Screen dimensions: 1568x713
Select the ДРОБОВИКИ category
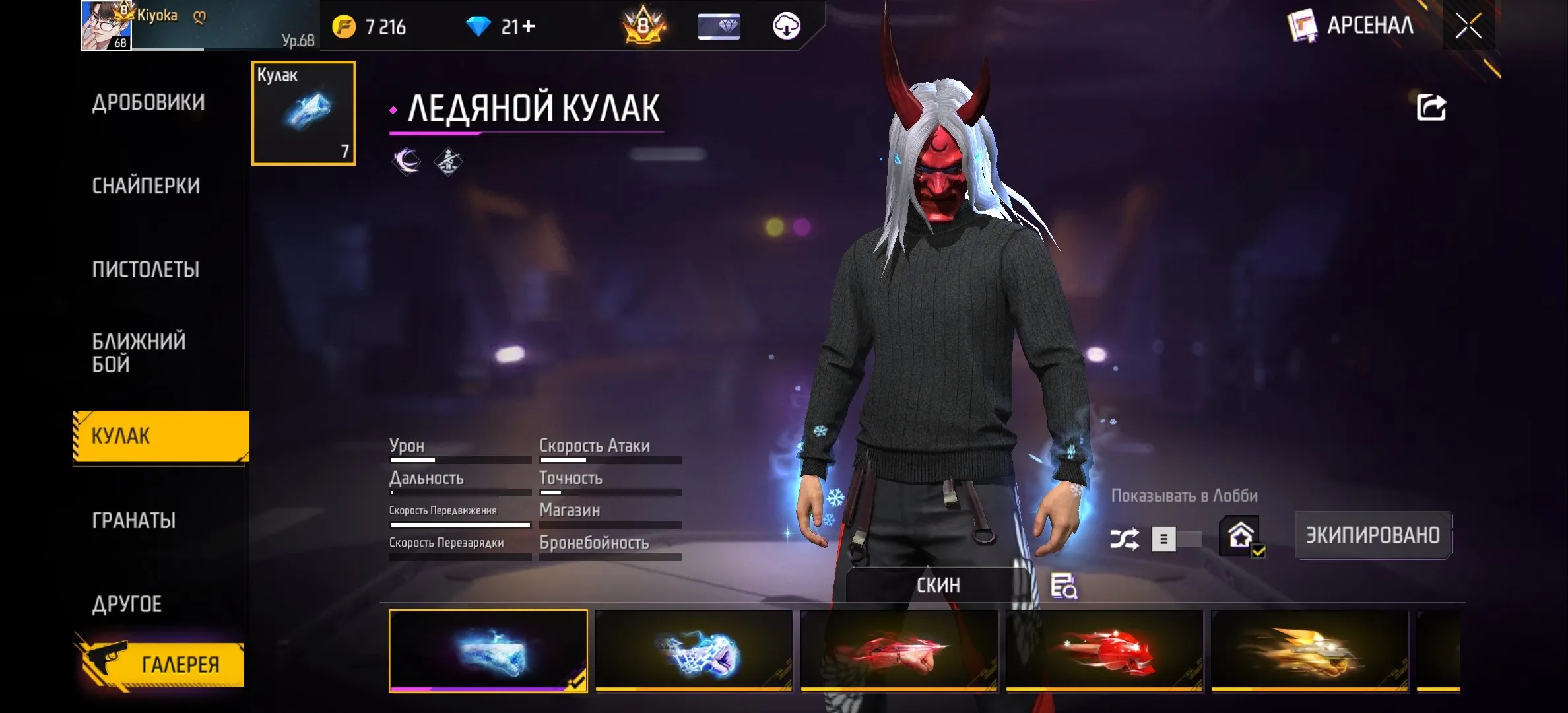coord(150,102)
